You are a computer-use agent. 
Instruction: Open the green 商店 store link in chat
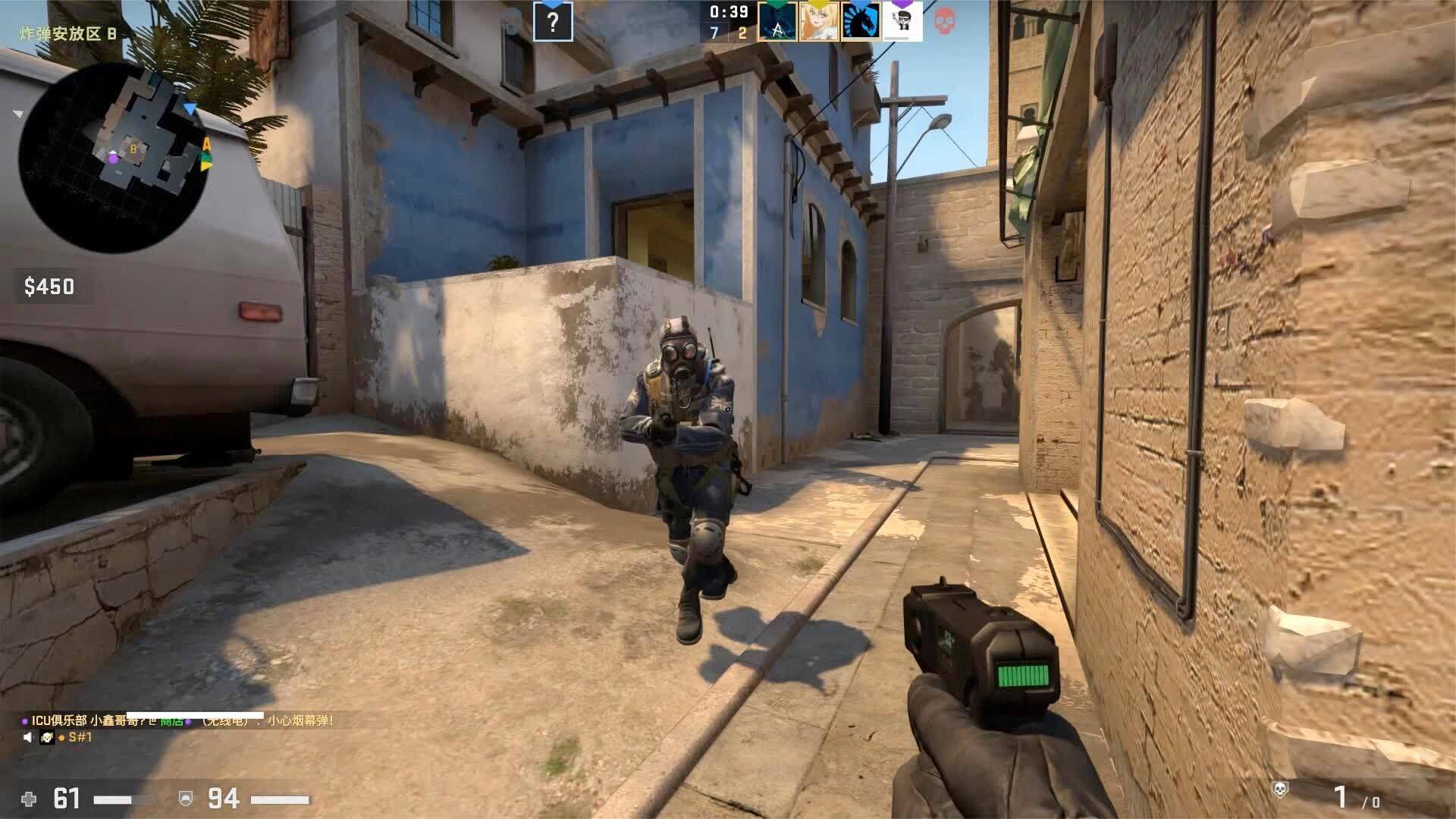(172, 723)
